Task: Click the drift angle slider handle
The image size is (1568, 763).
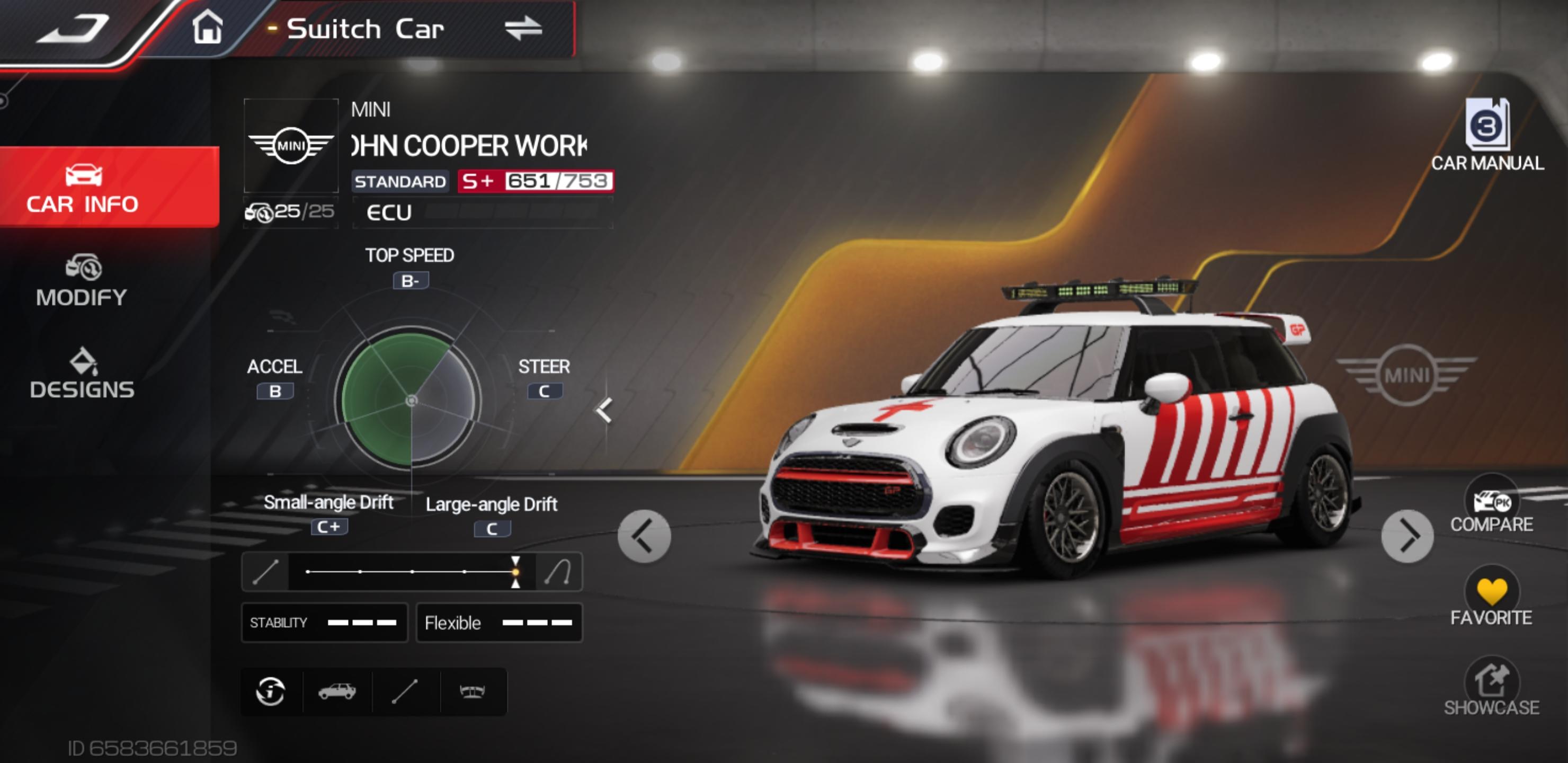Action: (515, 572)
